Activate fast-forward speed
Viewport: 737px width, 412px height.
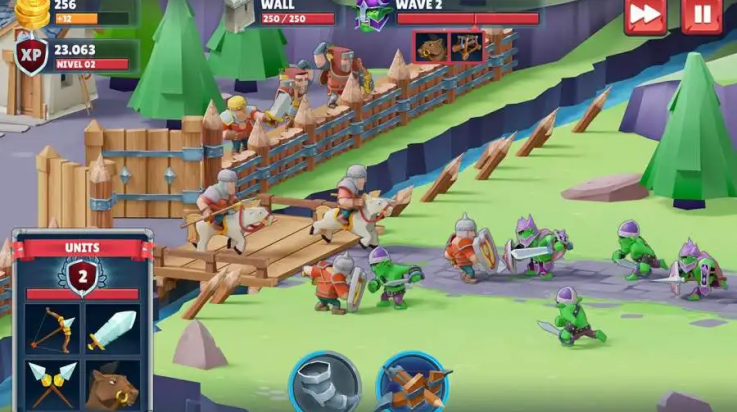645,15
